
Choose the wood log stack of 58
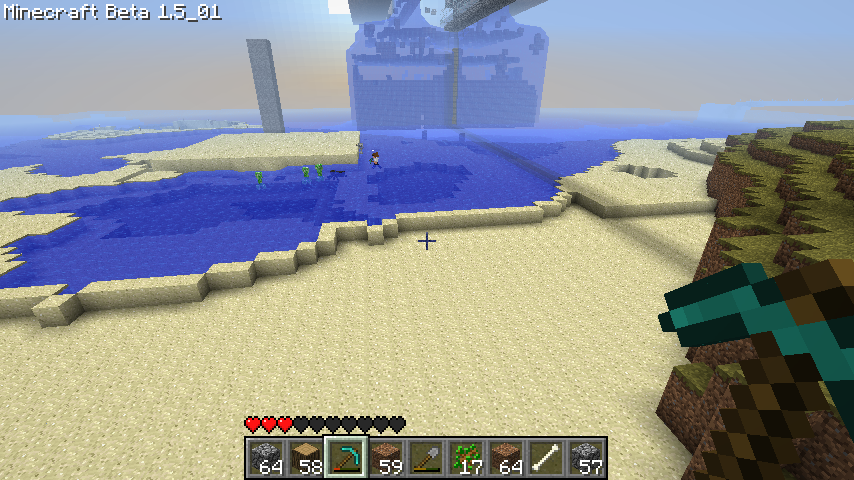pos(306,458)
